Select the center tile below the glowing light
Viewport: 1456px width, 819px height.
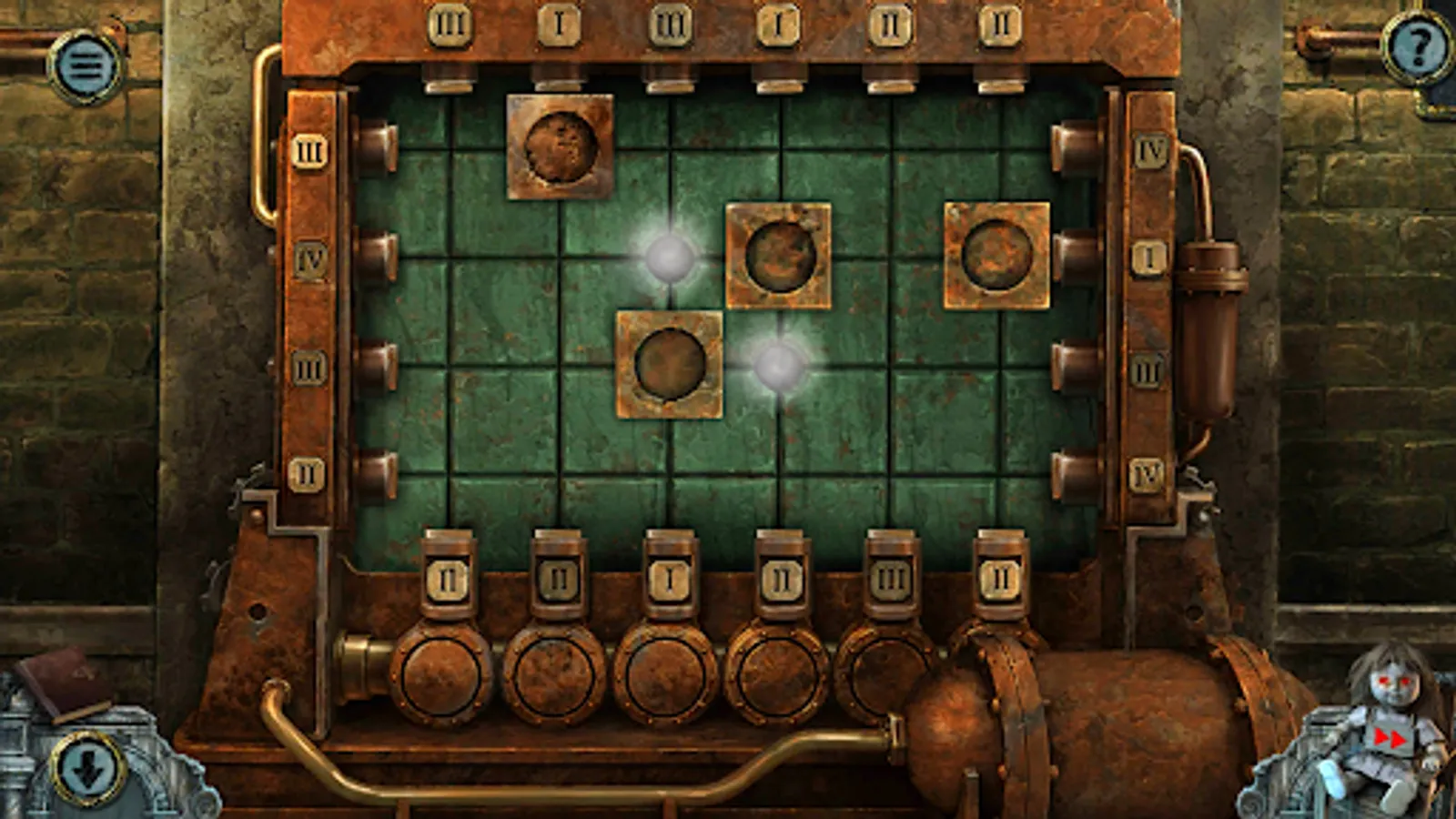click(x=672, y=364)
